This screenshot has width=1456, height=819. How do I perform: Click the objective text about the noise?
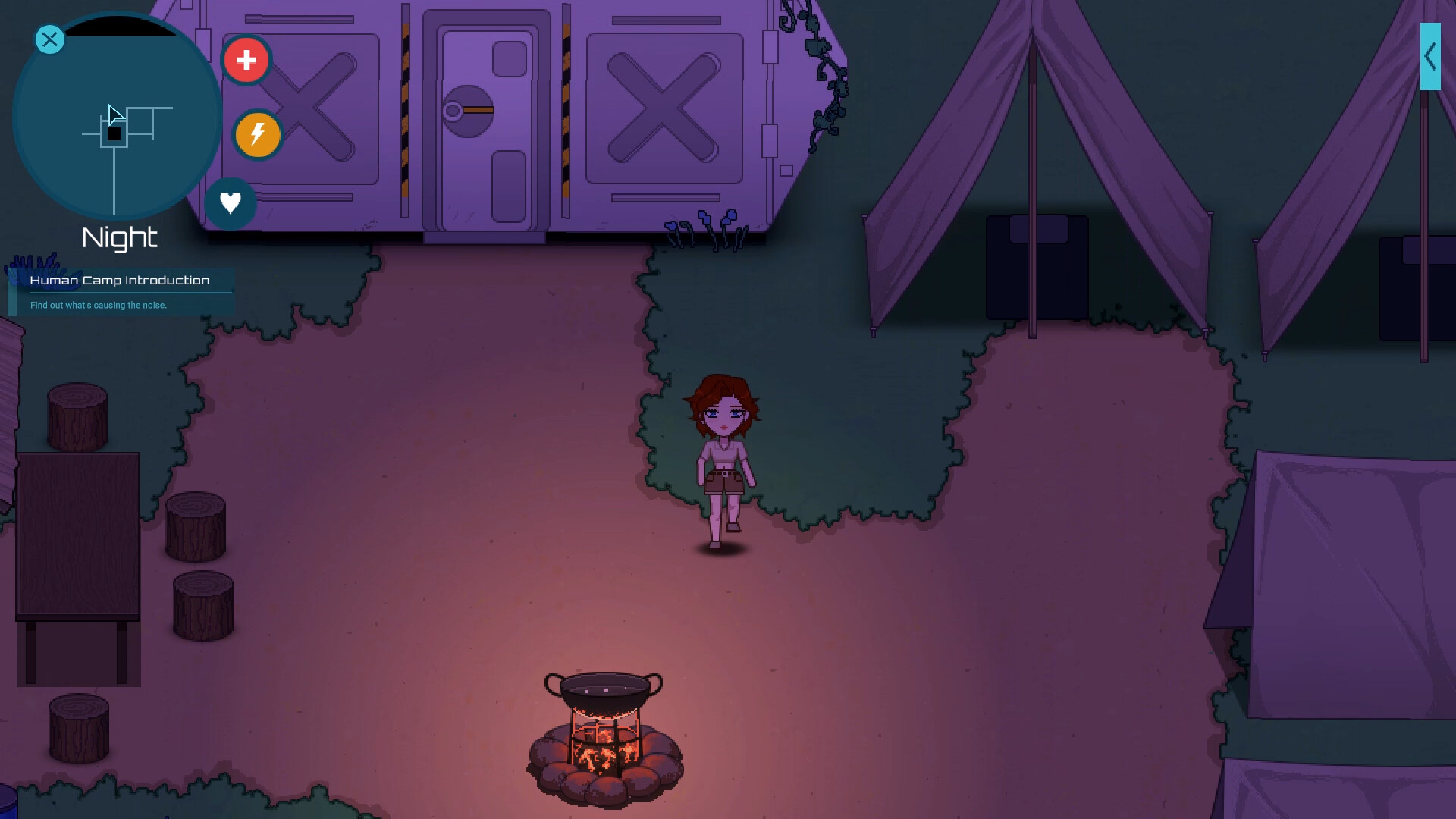98,306
